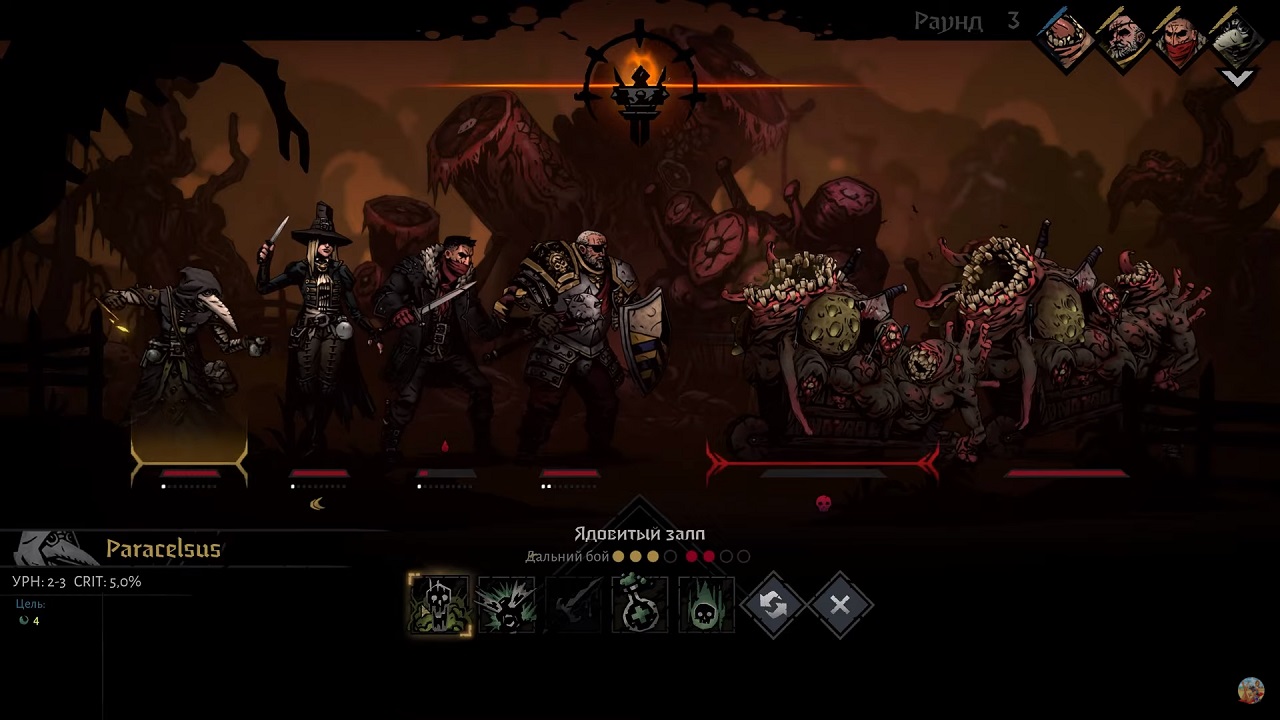Choose the greyed-out sword skill icon

pos(573,605)
